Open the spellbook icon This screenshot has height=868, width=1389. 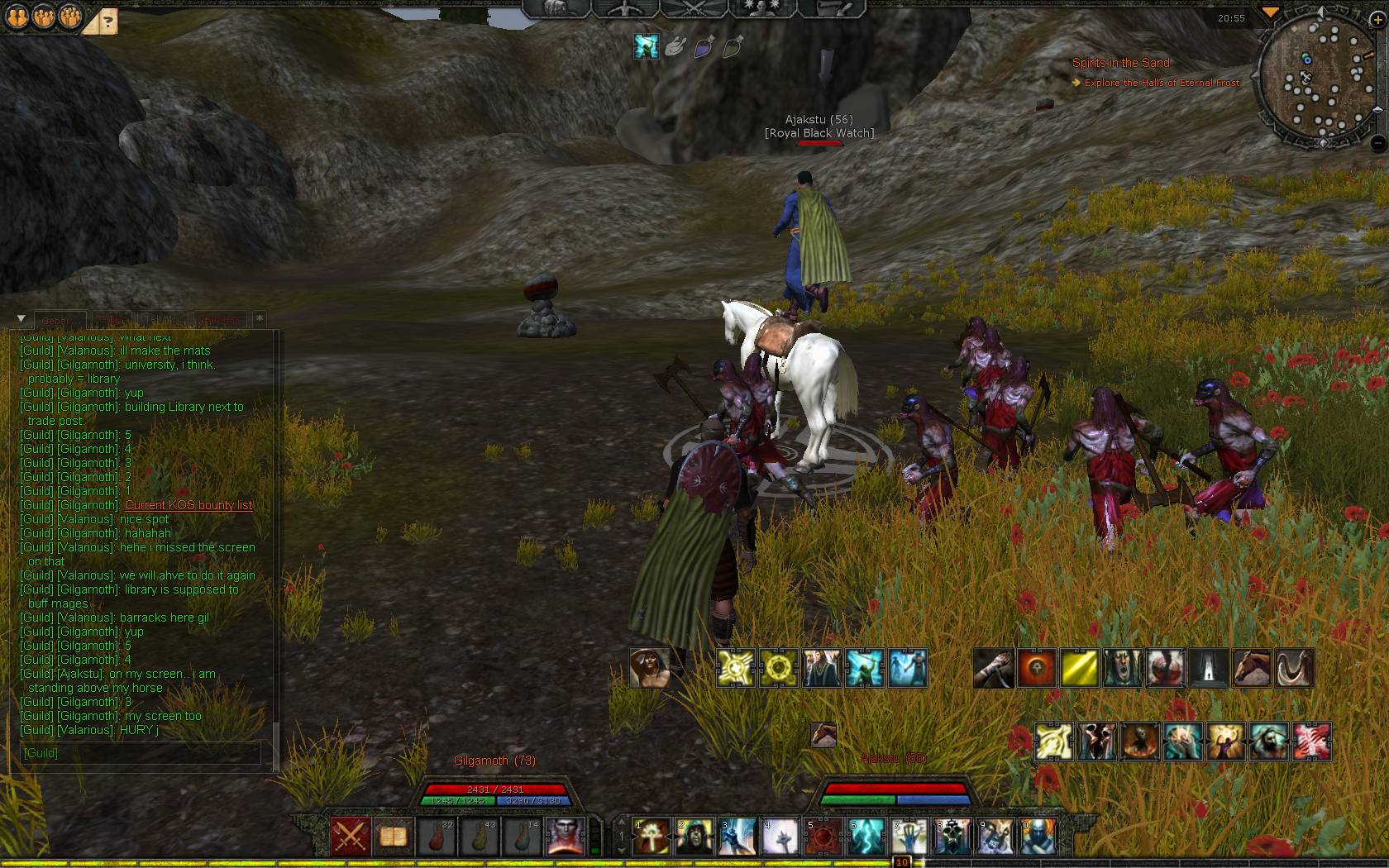pos(393,836)
